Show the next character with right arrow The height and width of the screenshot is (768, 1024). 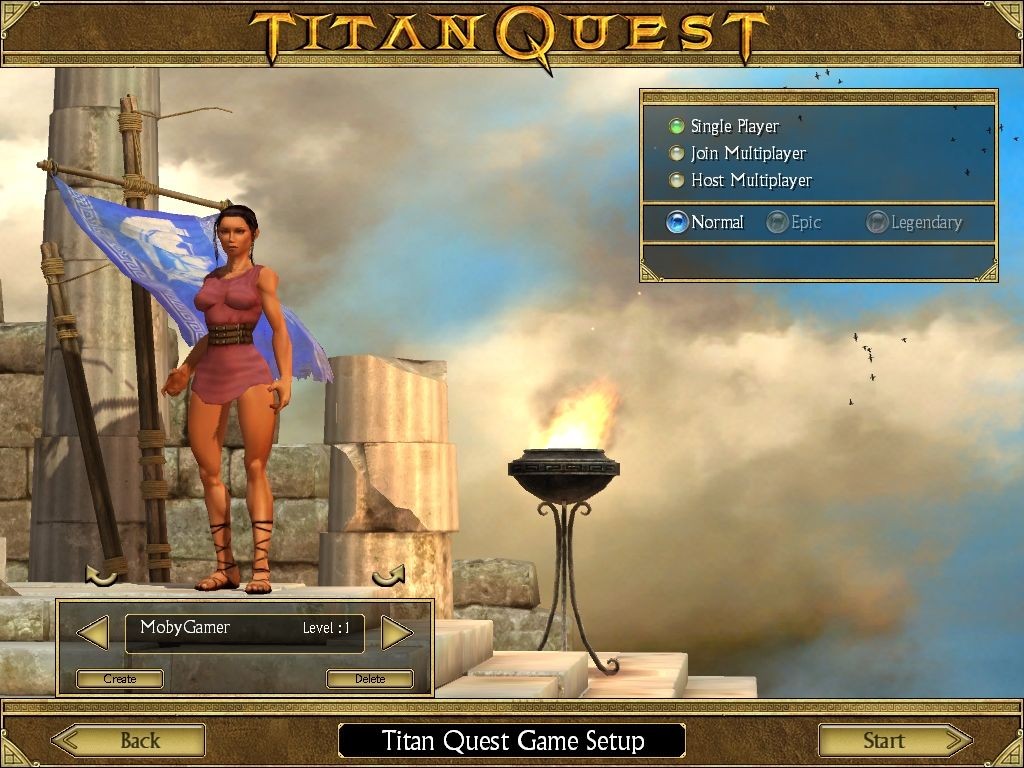(396, 632)
